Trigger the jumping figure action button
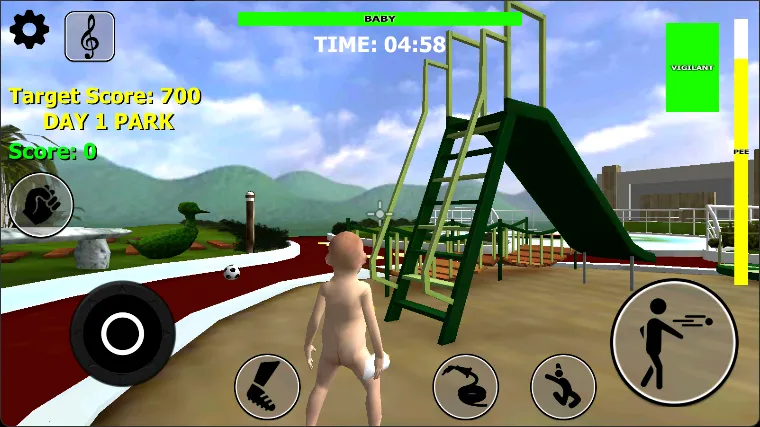The height and width of the screenshot is (427, 760). (x=563, y=387)
